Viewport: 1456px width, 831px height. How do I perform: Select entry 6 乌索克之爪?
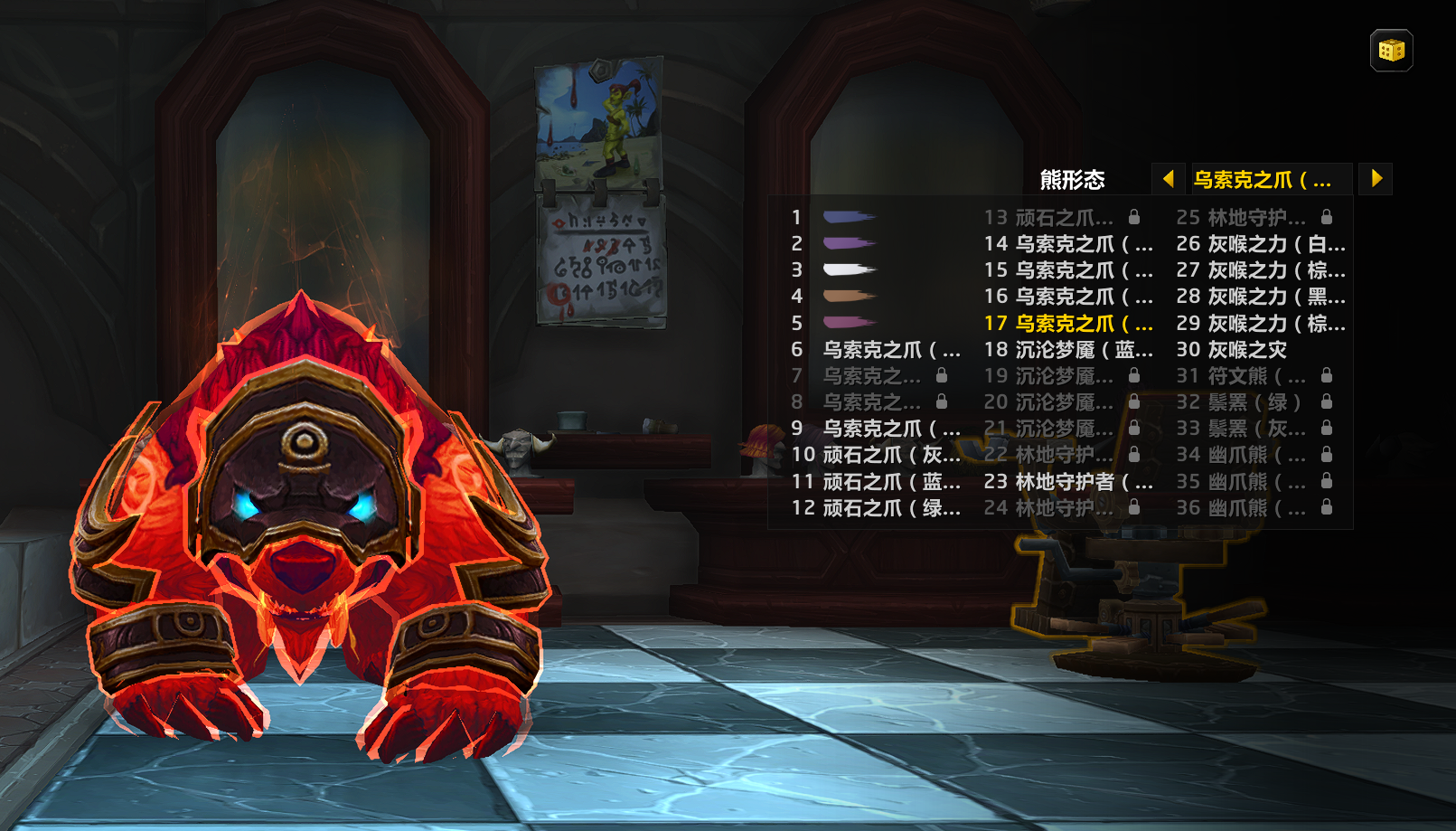(890, 349)
